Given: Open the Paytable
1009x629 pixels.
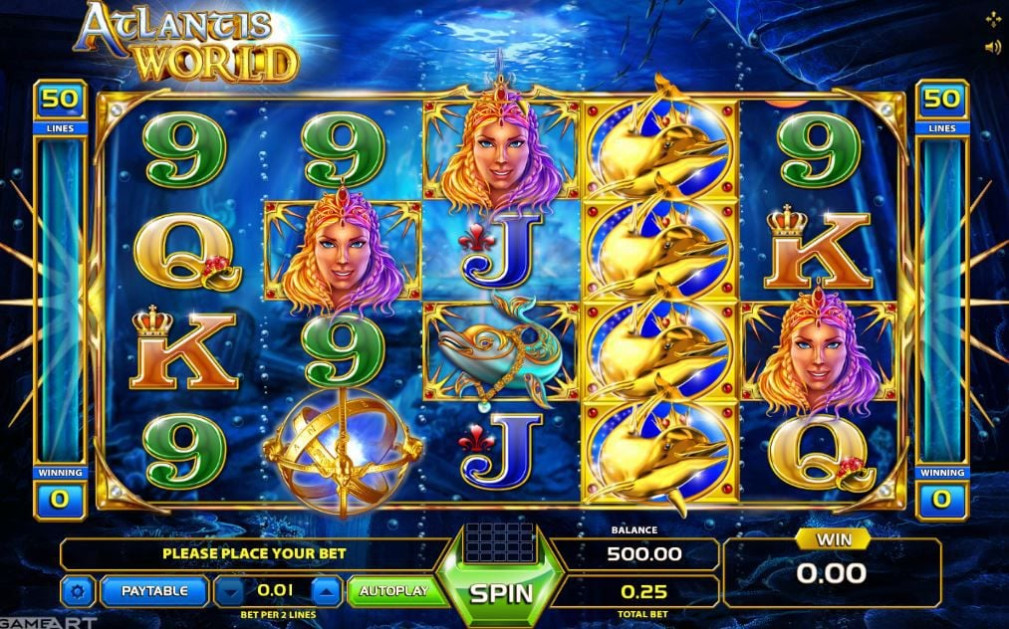Looking at the screenshot, I should (x=154, y=591).
